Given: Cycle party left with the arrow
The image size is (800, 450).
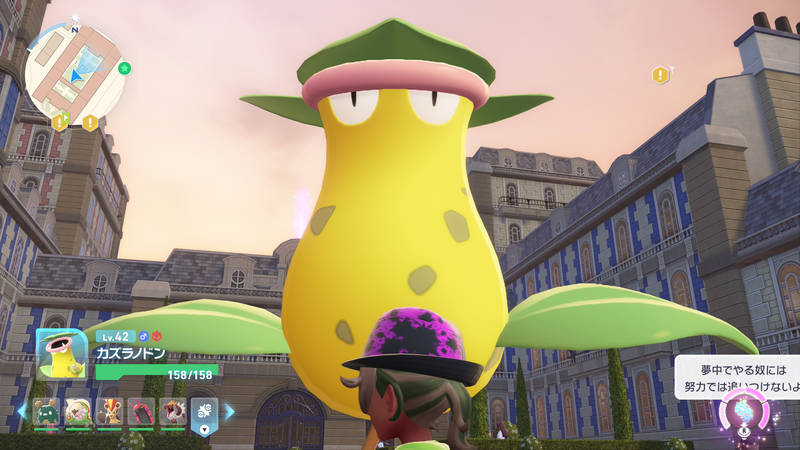Looking at the screenshot, I should [22, 411].
